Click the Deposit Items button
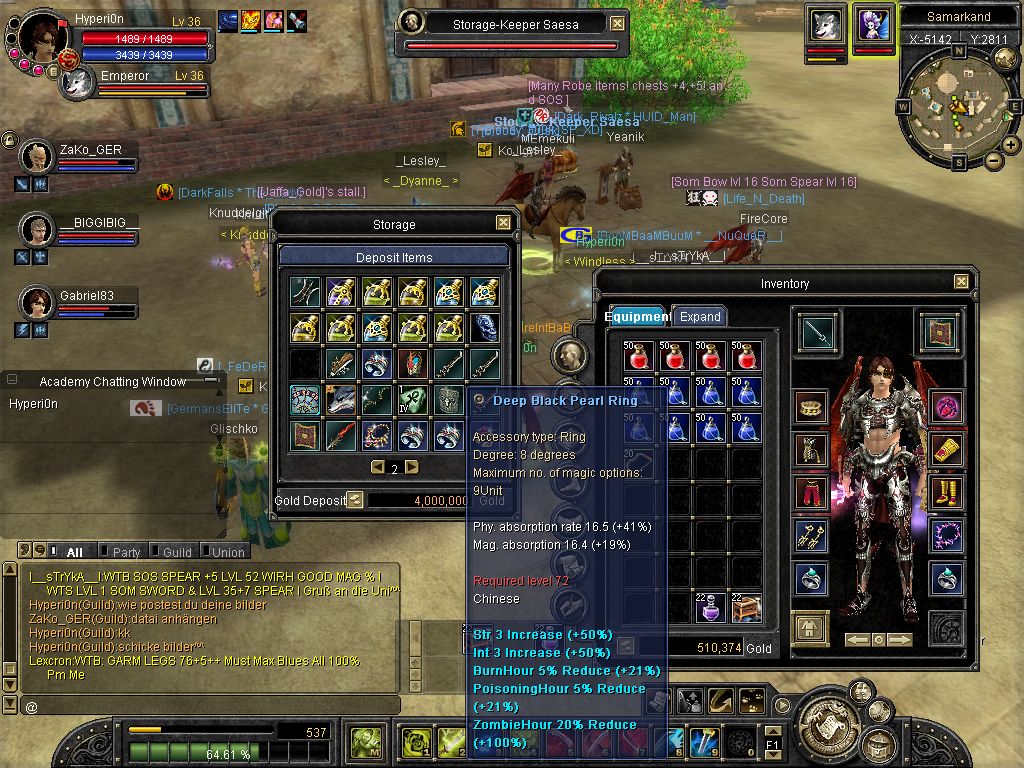The image size is (1024, 768). [394, 257]
